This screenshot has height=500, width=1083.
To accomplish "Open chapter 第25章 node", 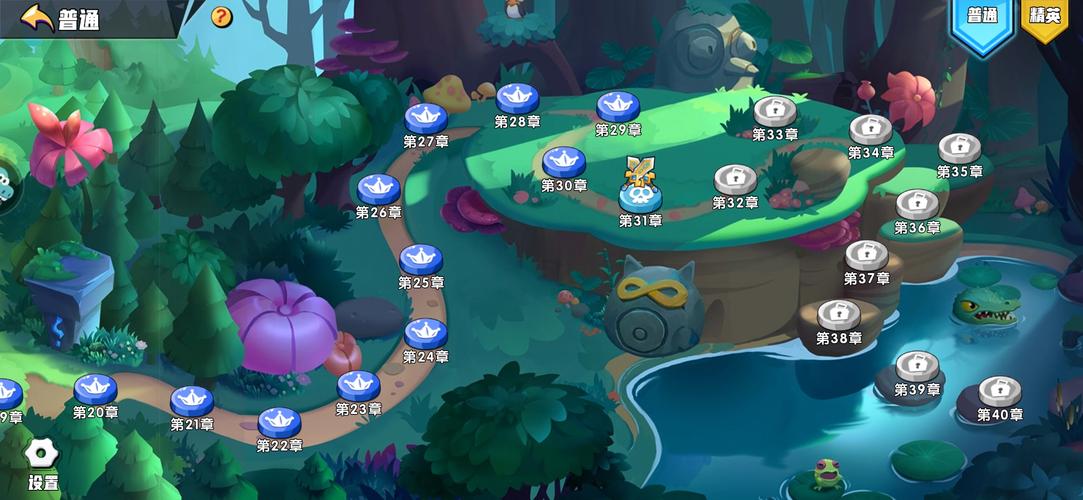I will tap(421, 258).
